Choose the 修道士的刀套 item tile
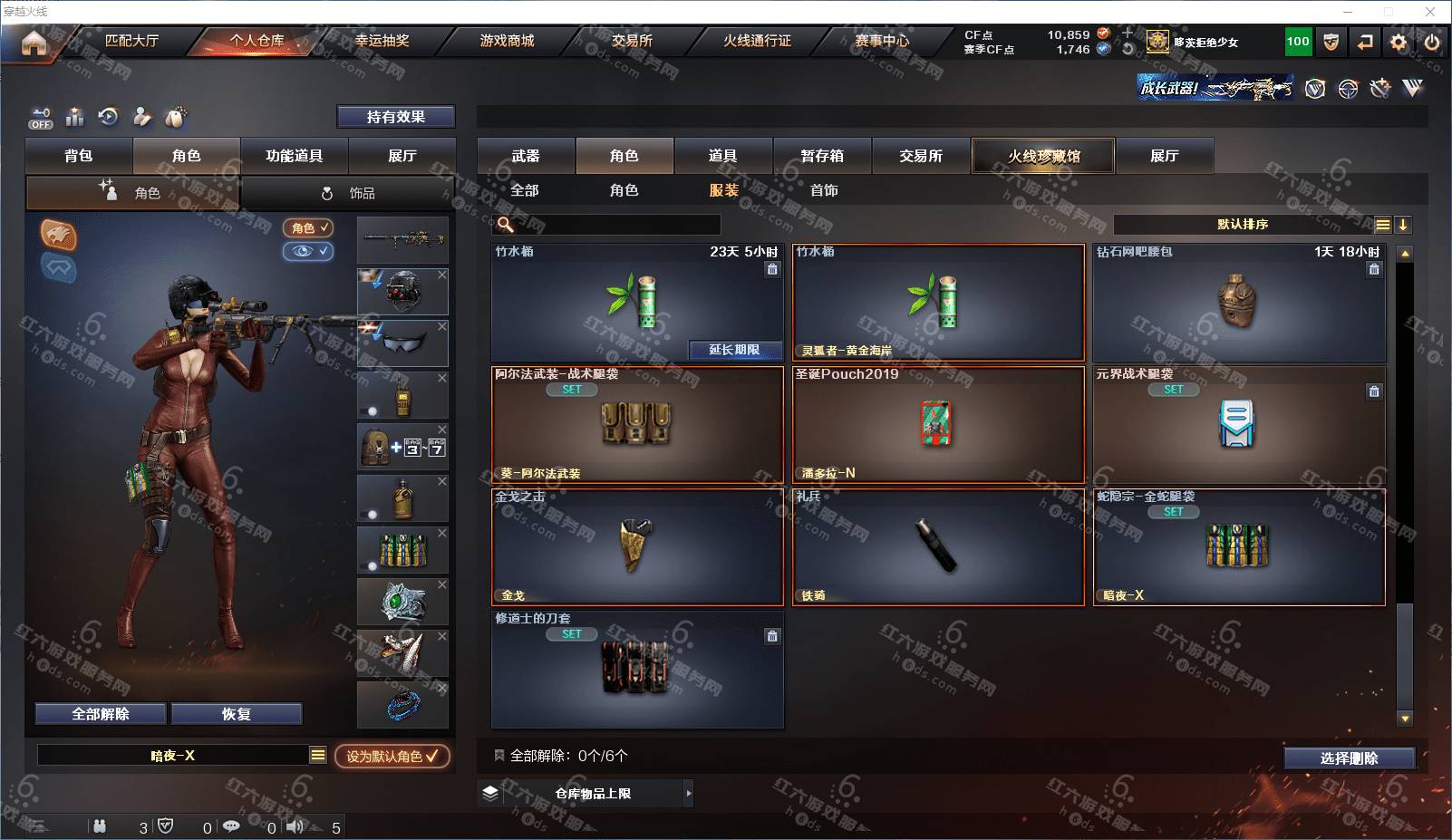Image resolution: width=1452 pixels, height=840 pixels. point(636,669)
